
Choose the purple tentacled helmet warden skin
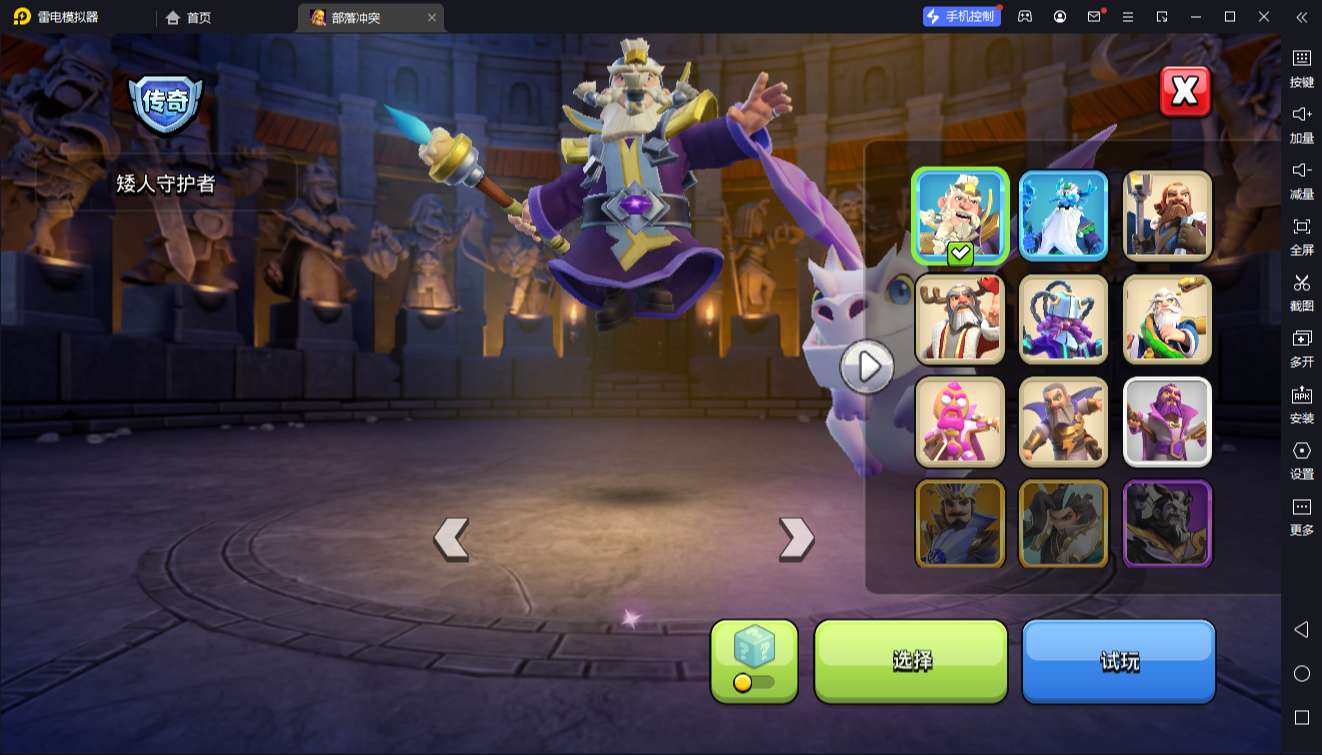1063,320
